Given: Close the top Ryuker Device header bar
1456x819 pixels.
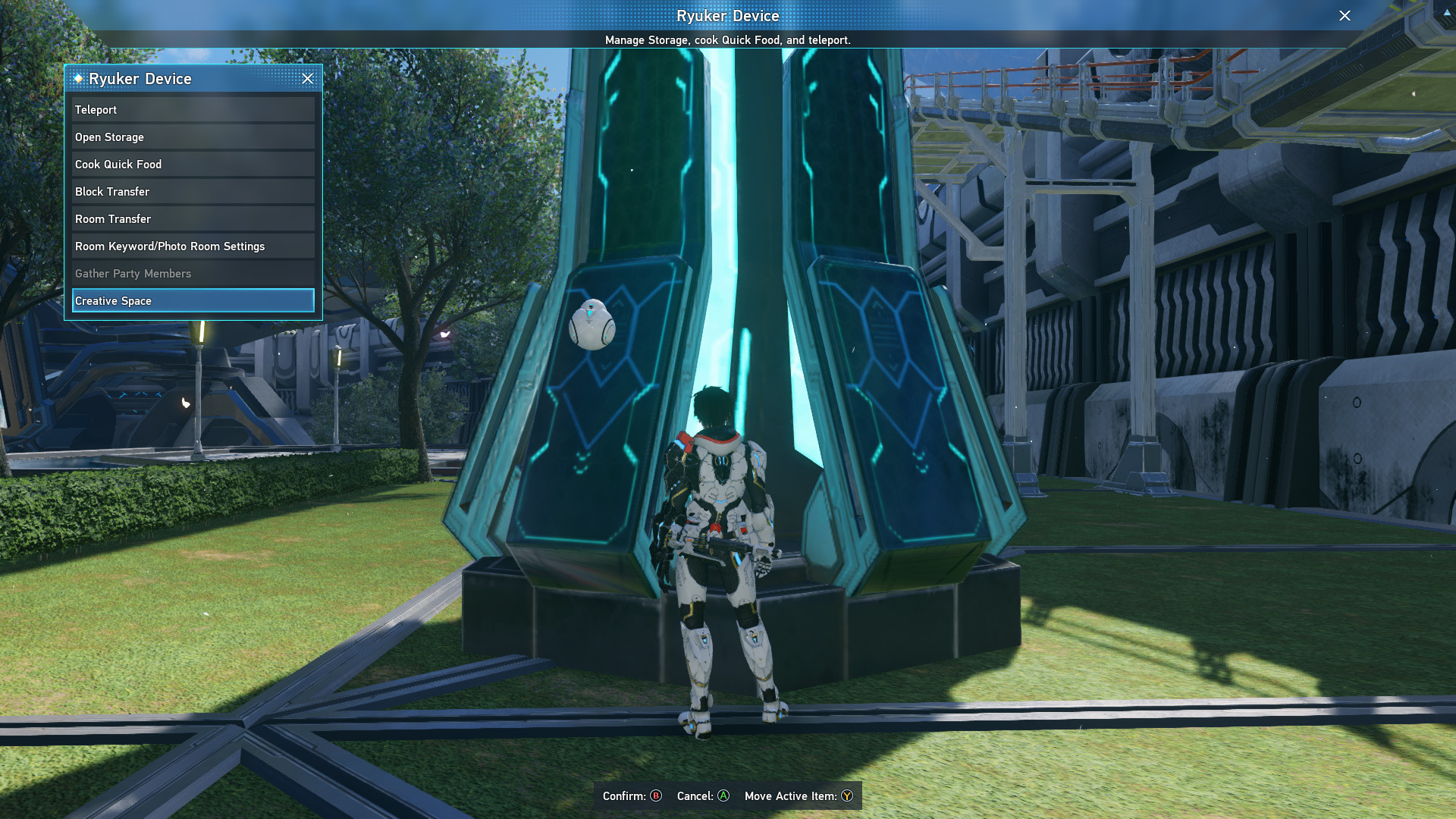Looking at the screenshot, I should point(1345,16).
